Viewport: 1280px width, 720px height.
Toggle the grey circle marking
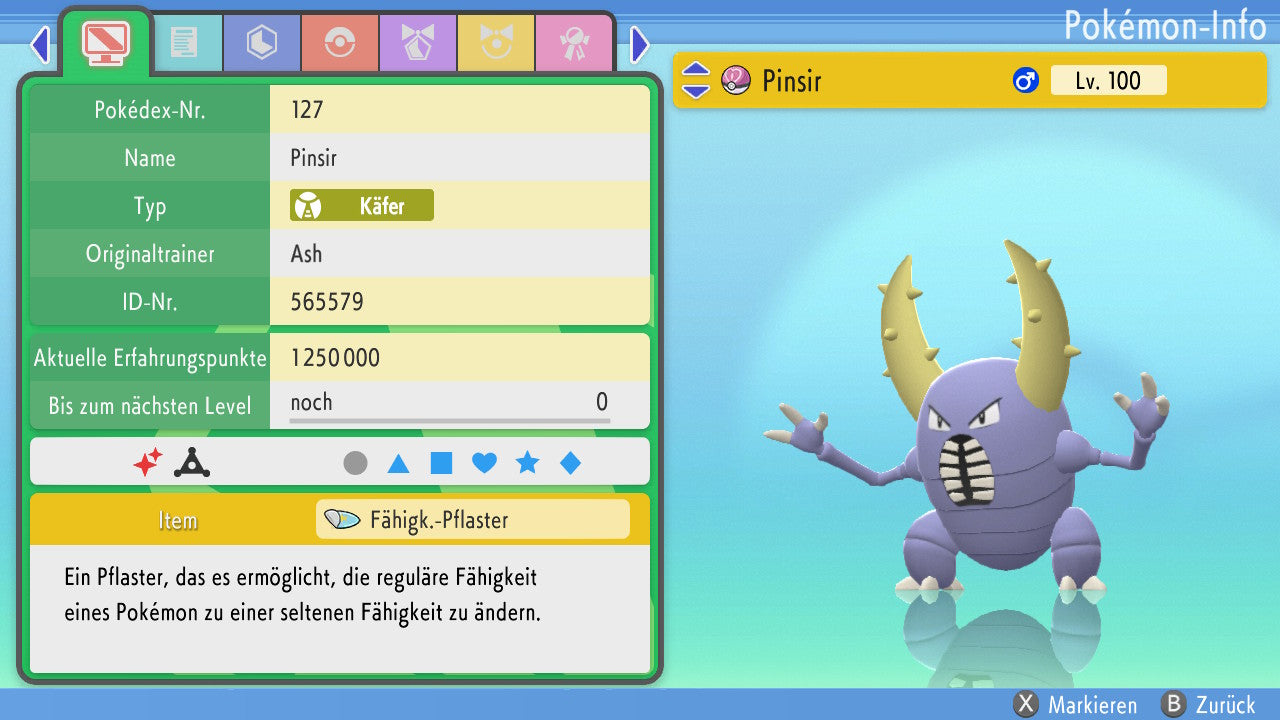(355, 463)
